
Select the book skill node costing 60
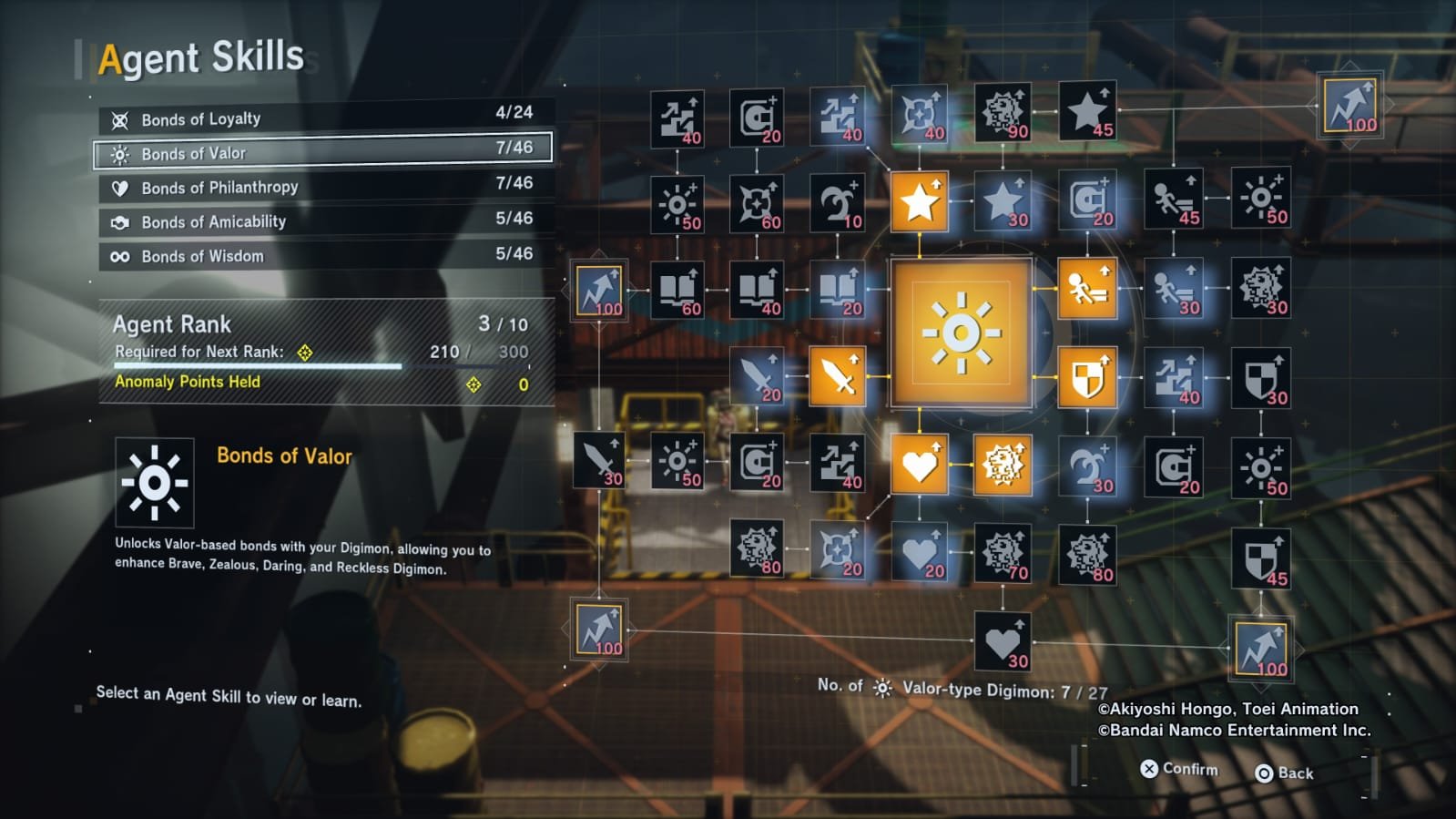point(677,291)
